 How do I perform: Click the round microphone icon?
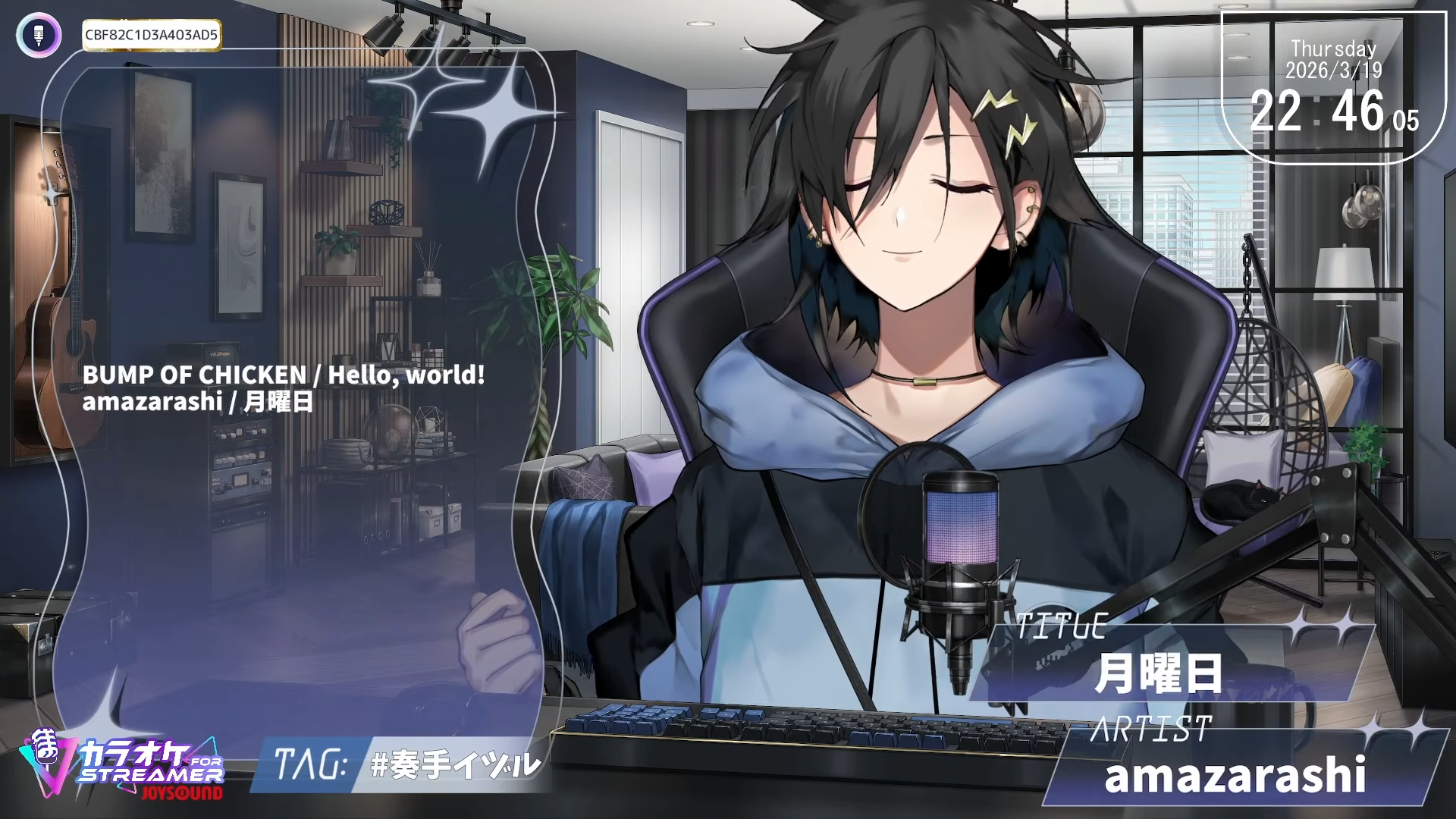click(39, 35)
